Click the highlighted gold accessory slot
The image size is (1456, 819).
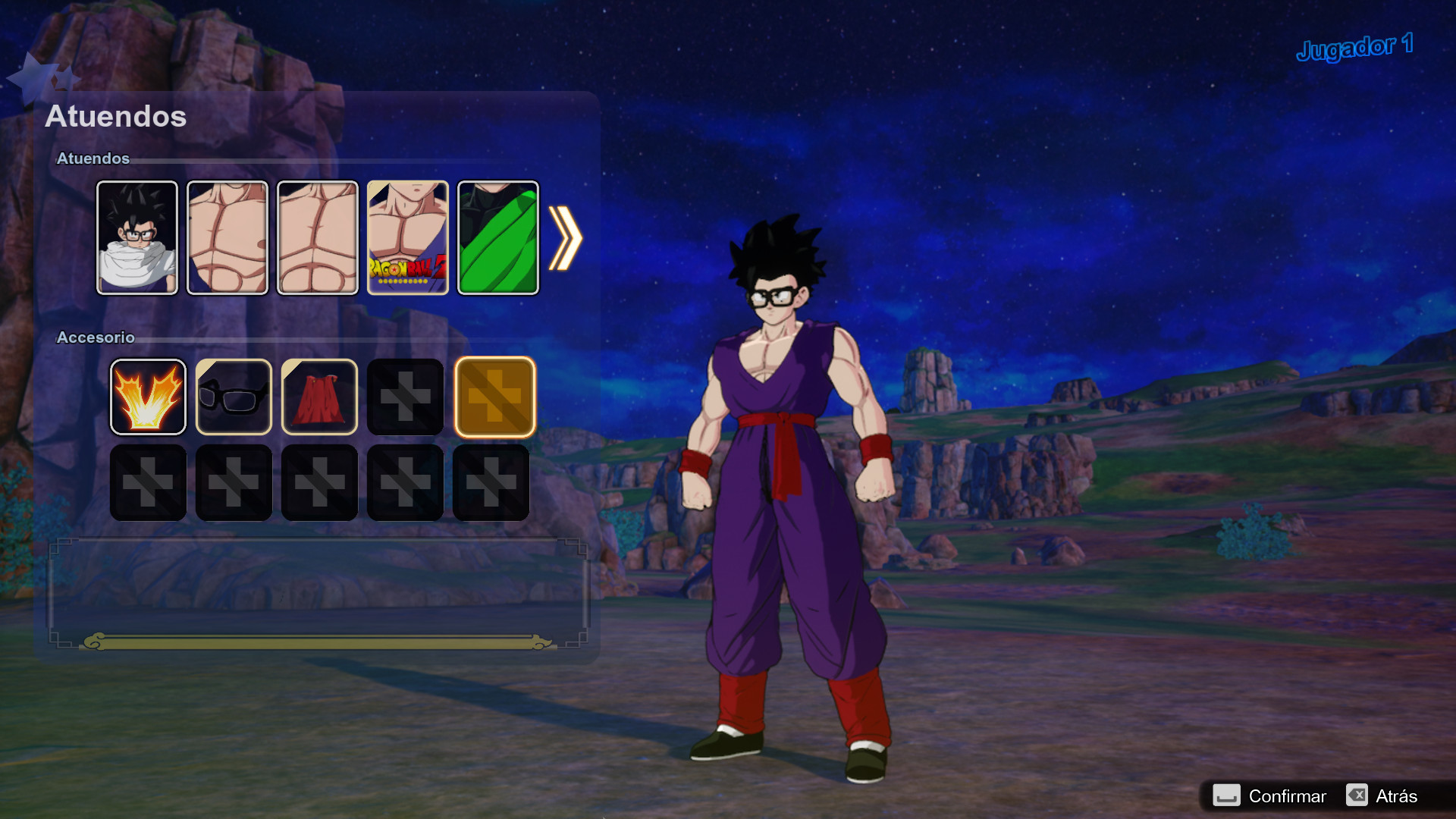pos(494,396)
